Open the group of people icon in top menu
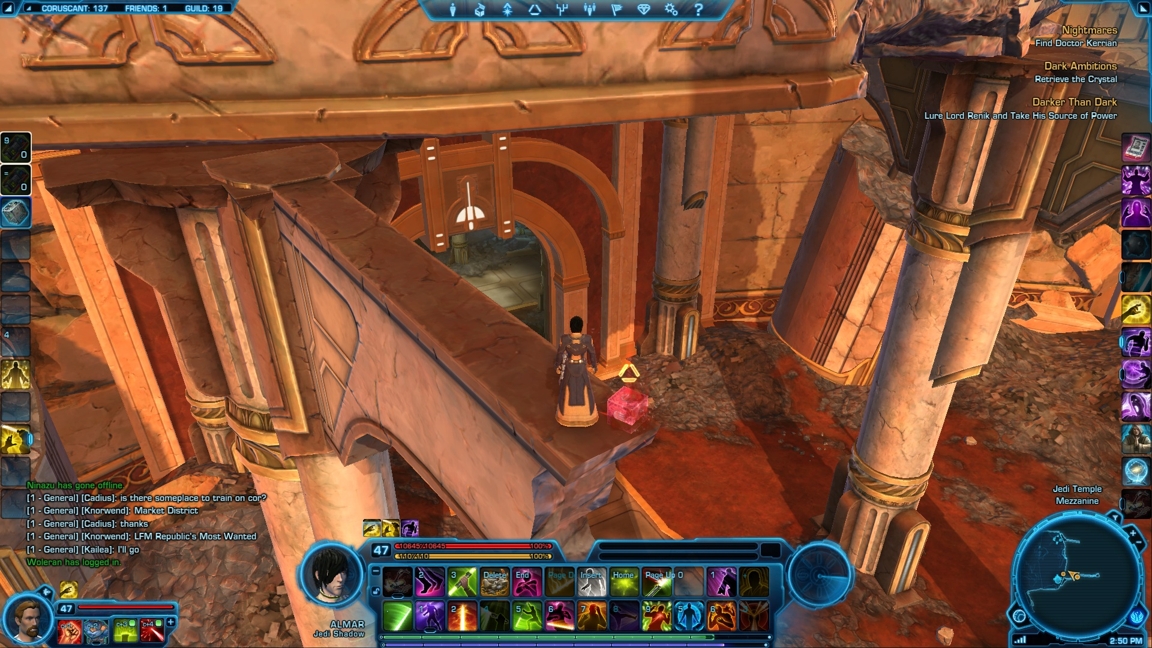The width and height of the screenshot is (1152, 648). tap(589, 10)
